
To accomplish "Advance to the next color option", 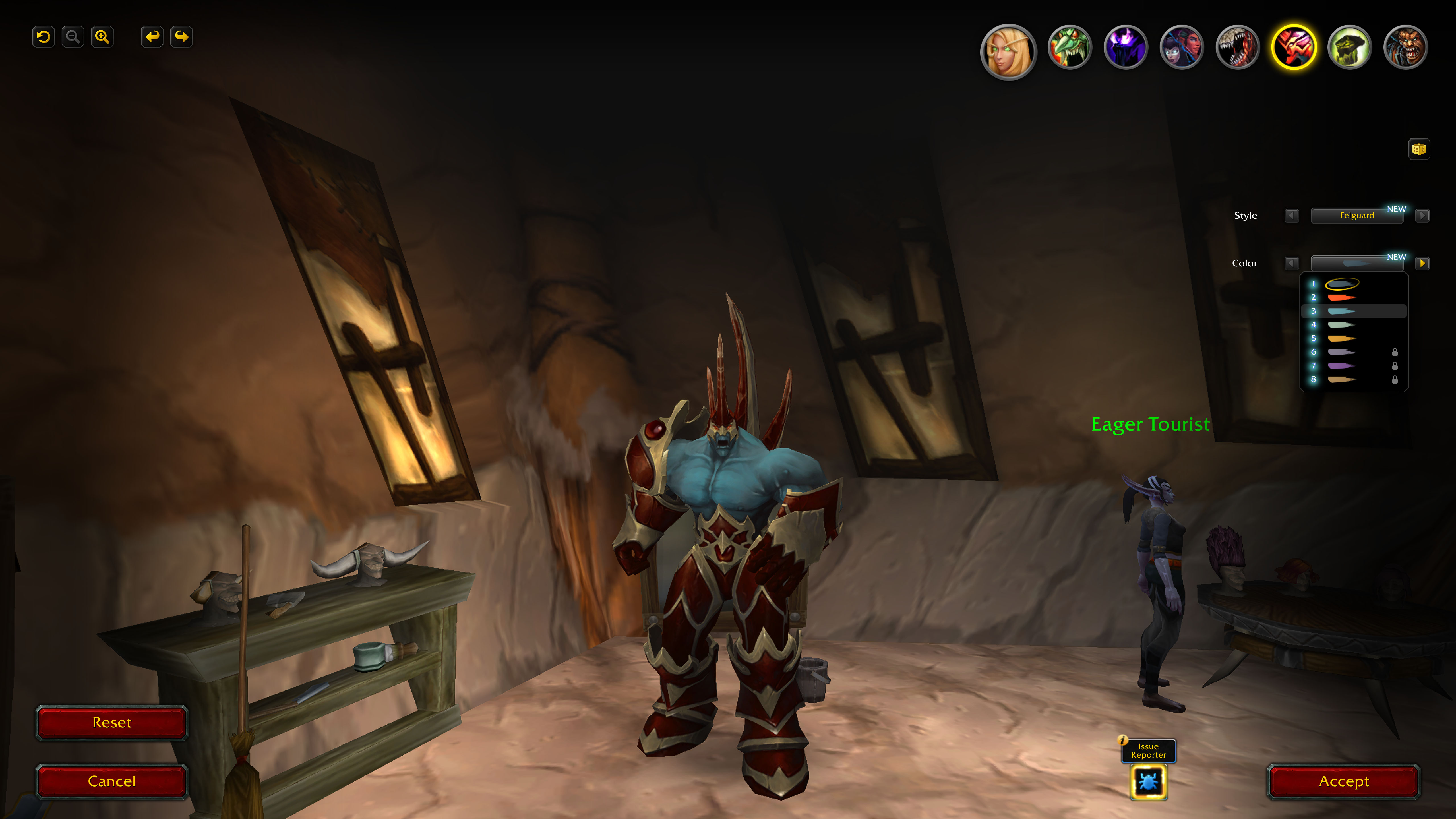I will coord(1422,263).
